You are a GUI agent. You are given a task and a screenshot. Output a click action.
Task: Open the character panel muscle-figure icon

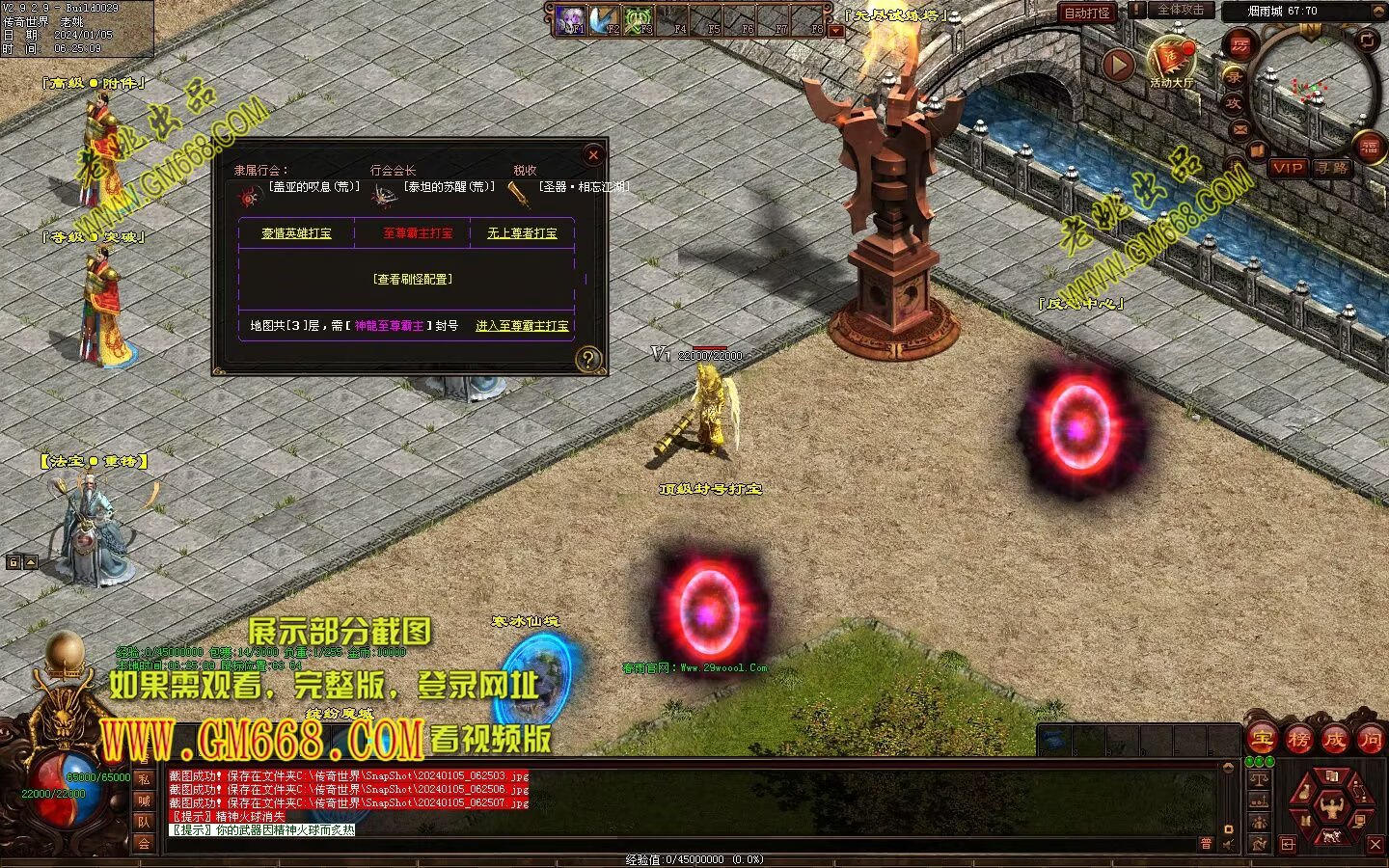1331,802
